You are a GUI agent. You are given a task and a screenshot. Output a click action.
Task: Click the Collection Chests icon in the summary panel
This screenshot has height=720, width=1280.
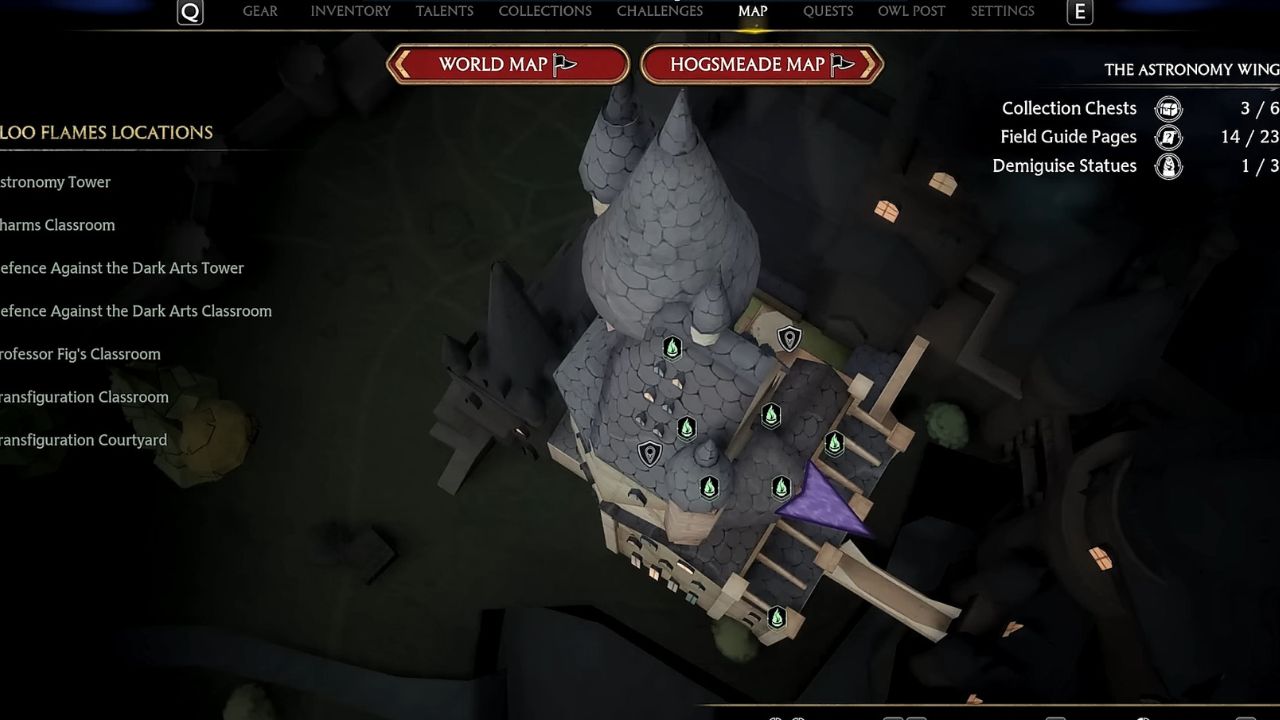click(1168, 108)
